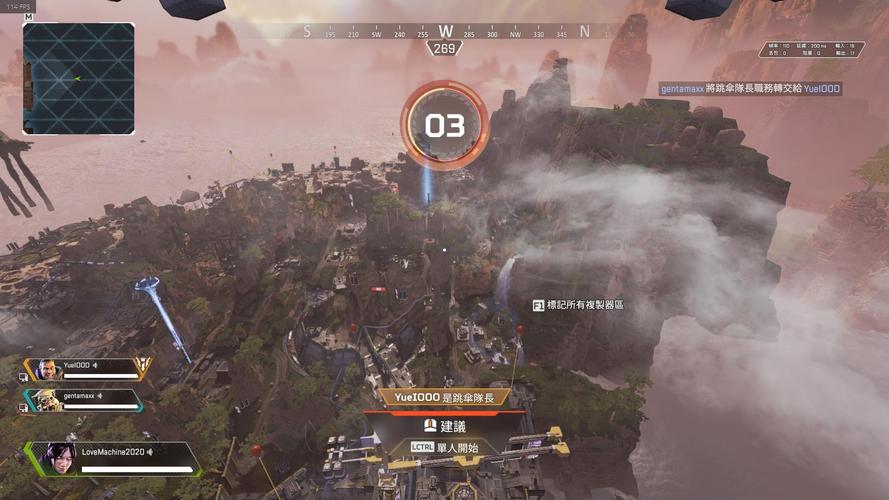Click the Yuel000 jumpmaster banner

click(445, 396)
